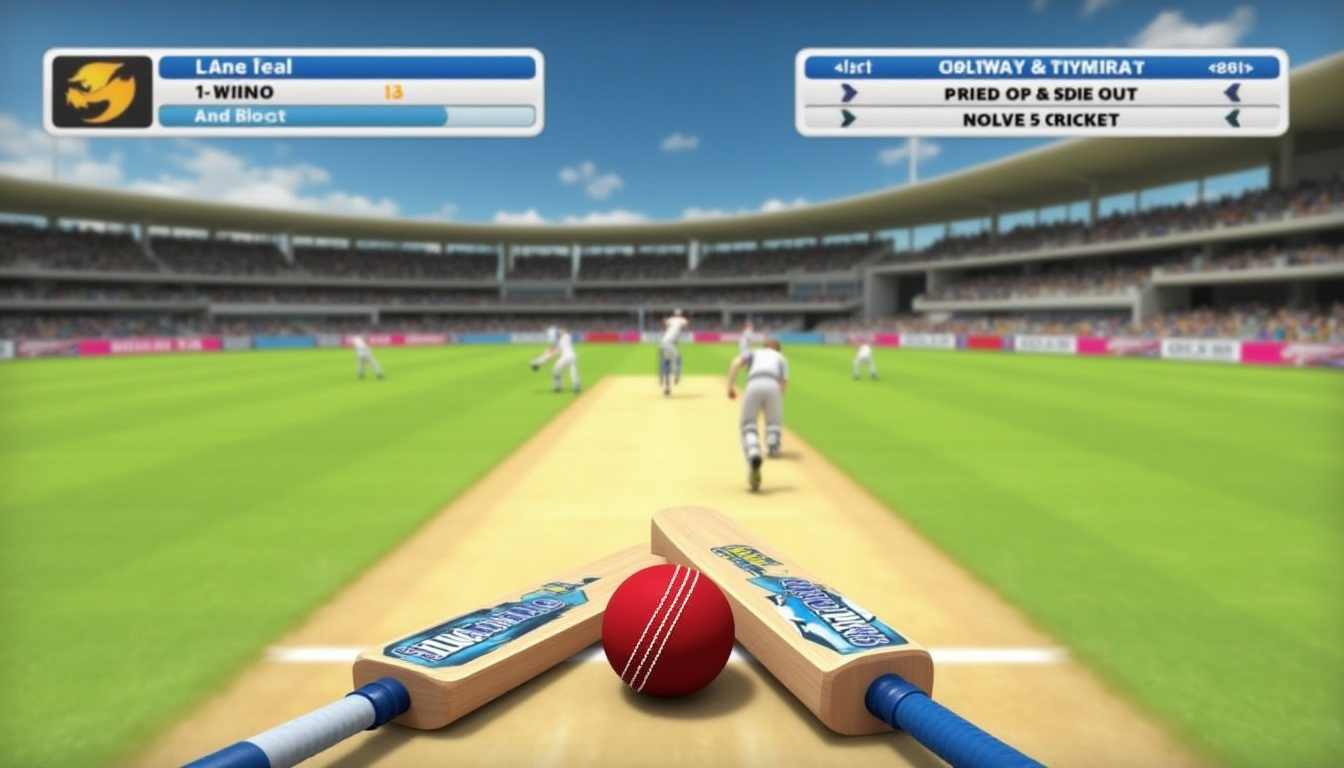Screen dimensions: 1344x768
Task: Select the "PRIED OP & SDIE OUT" row
Action: coord(1040,93)
